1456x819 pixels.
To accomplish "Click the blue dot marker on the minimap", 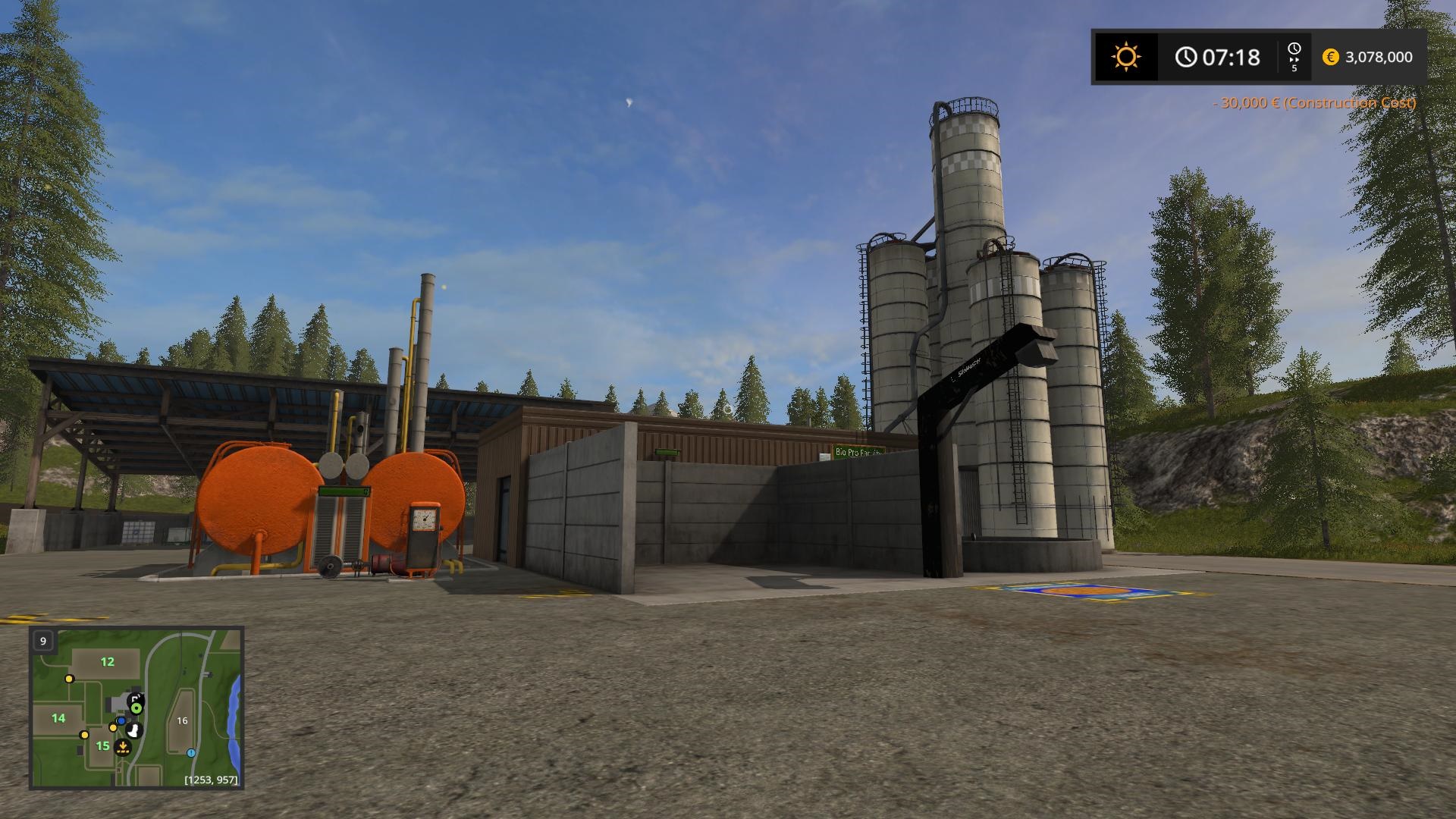I will (x=121, y=720).
